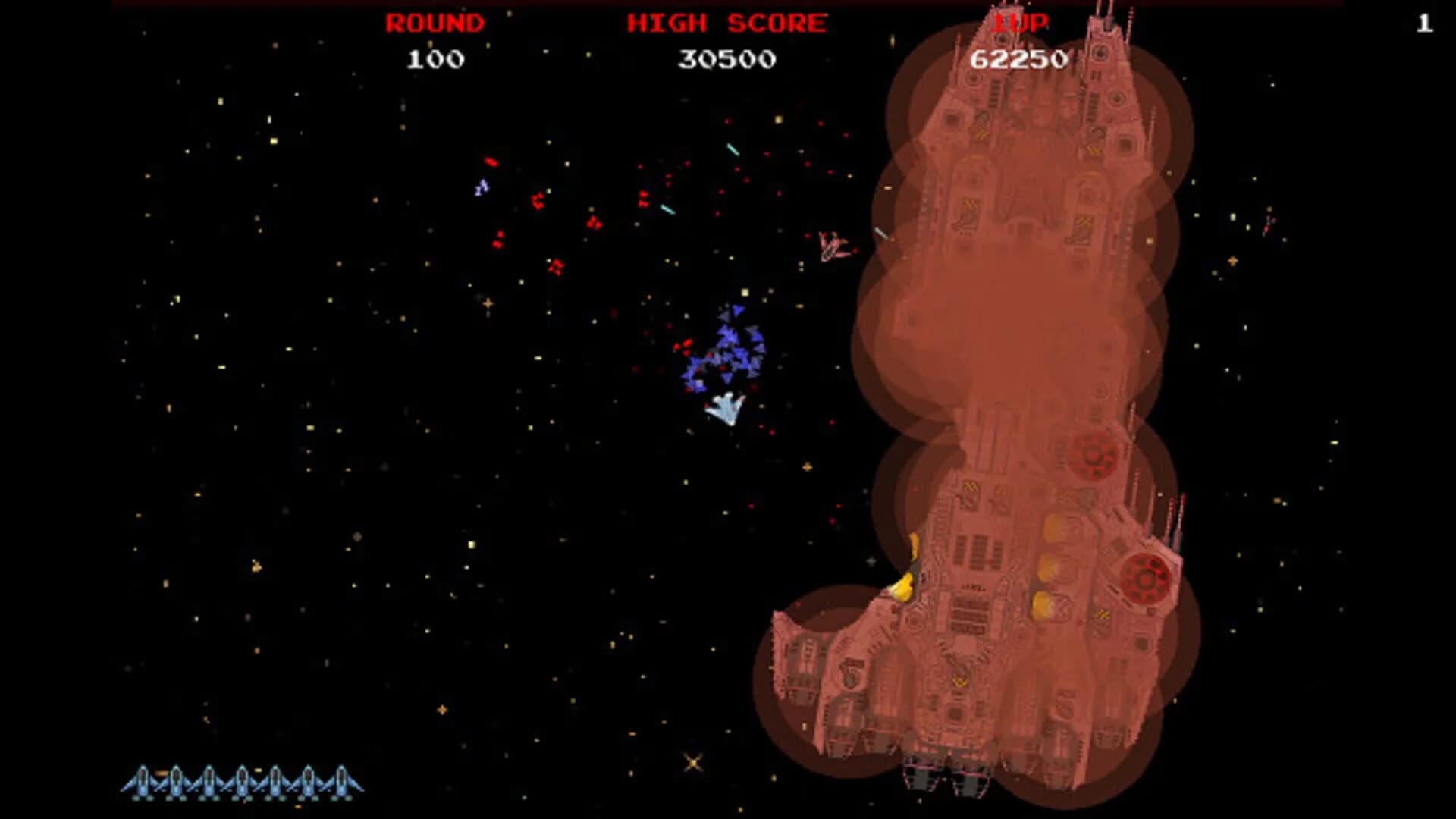Screen dimensions: 1456x819
Task: Click the high score value 30500
Action: (726, 55)
